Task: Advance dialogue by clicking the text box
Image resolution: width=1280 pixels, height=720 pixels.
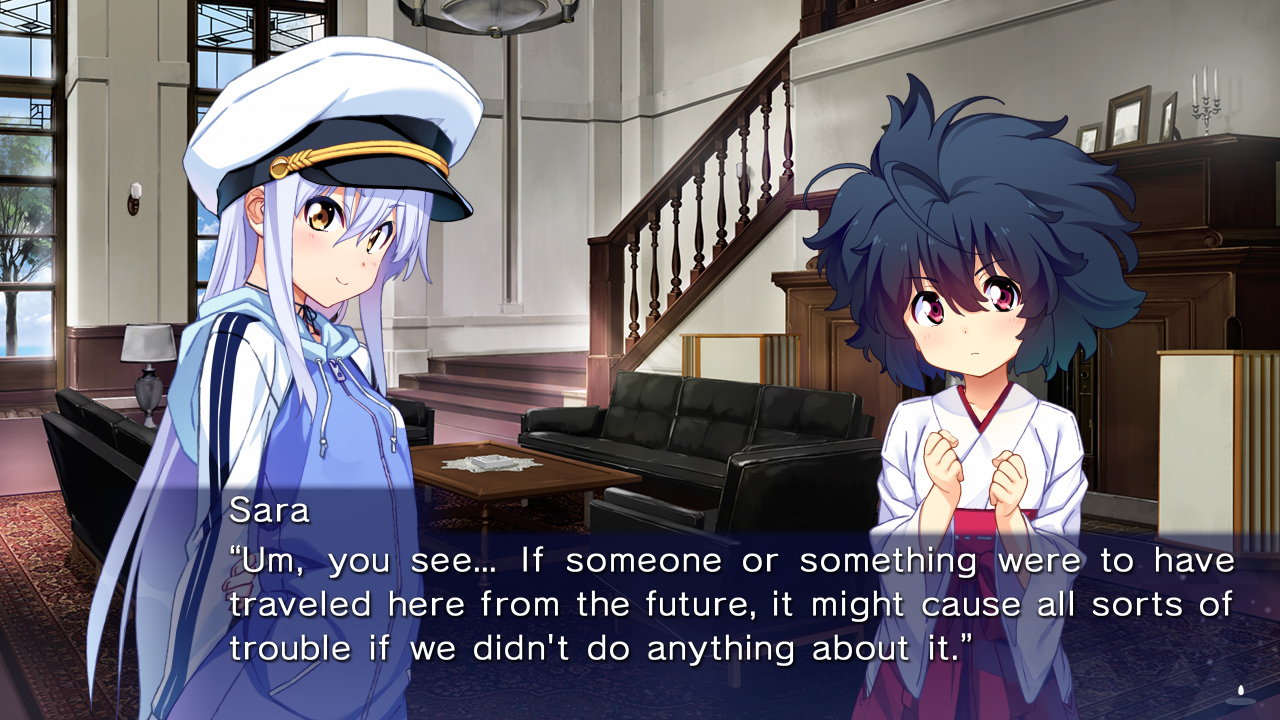Action: [640, 600]
